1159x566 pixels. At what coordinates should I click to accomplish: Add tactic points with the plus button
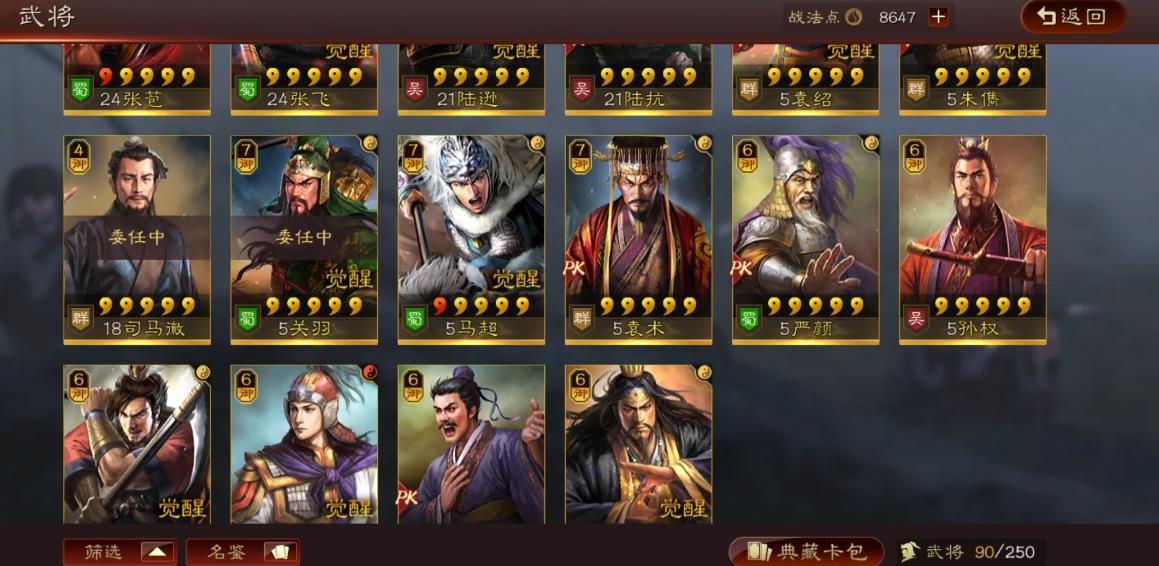click(x=938, y=17)
